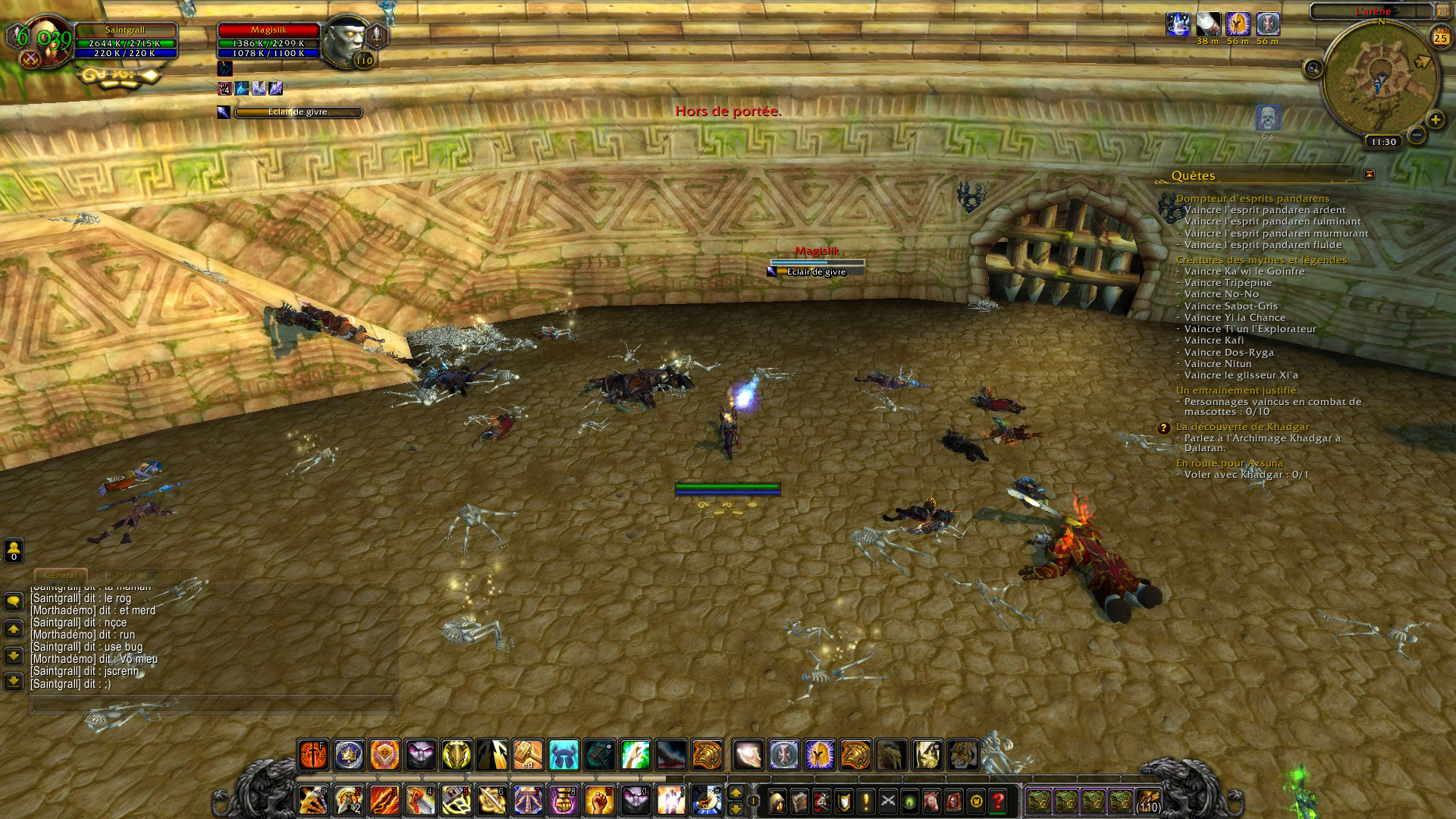Viewport: 1456px width, 819px height.
Task: Select the Magislik target portrait
Action: [x=346, y=41]
